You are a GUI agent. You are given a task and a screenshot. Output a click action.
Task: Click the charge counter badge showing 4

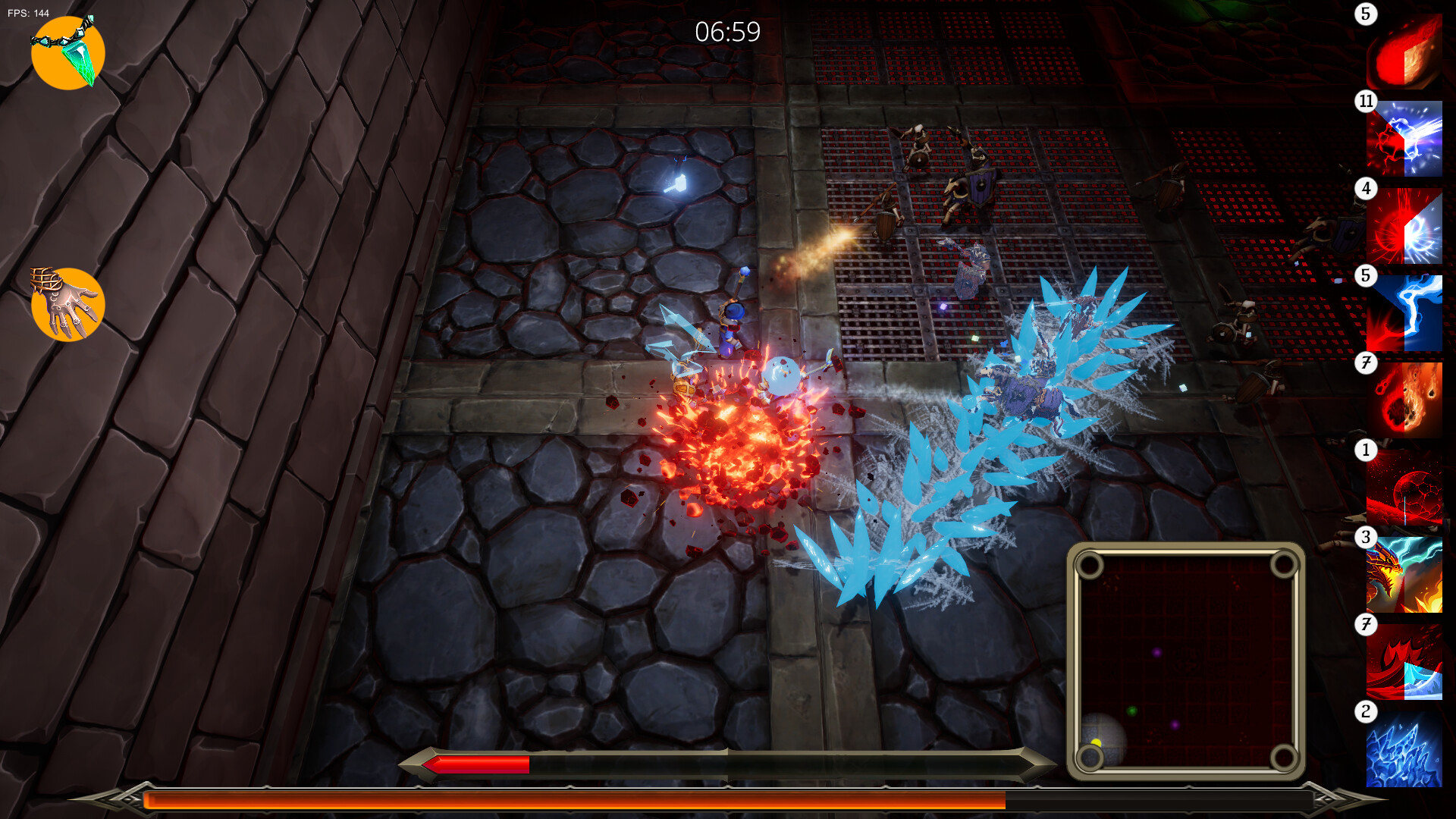coord(1366,186)
